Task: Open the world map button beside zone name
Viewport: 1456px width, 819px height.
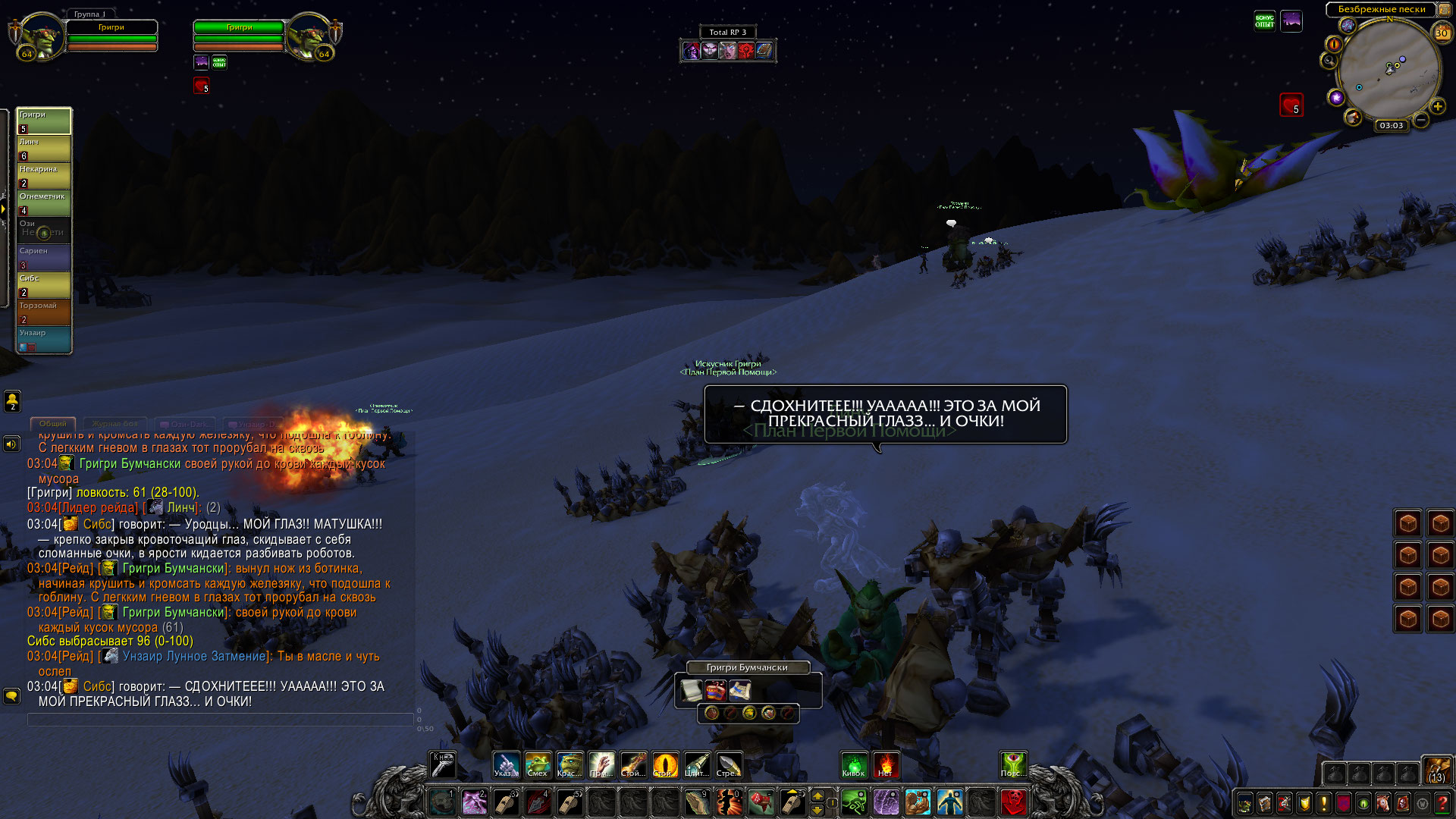Action: [x=1444, y=9]
